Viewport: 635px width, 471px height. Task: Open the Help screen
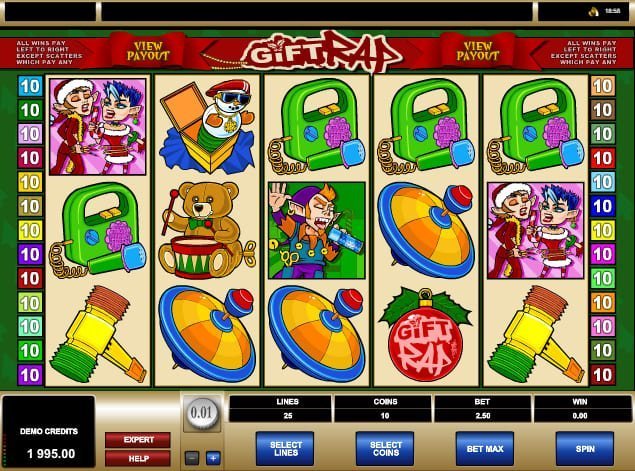tap(138, 457)
